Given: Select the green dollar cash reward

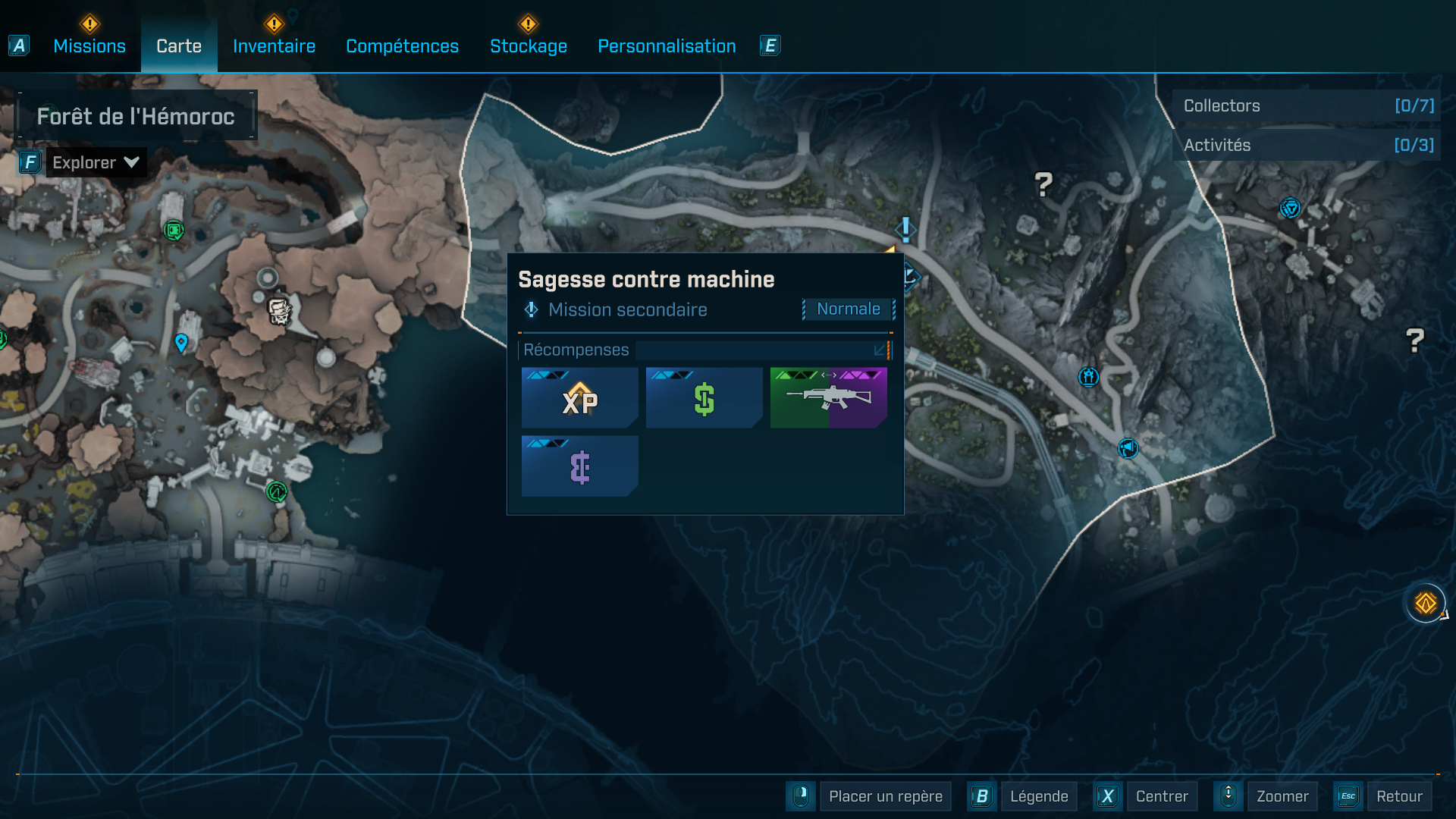Looking at the screenshot, I should pos(704,398).
